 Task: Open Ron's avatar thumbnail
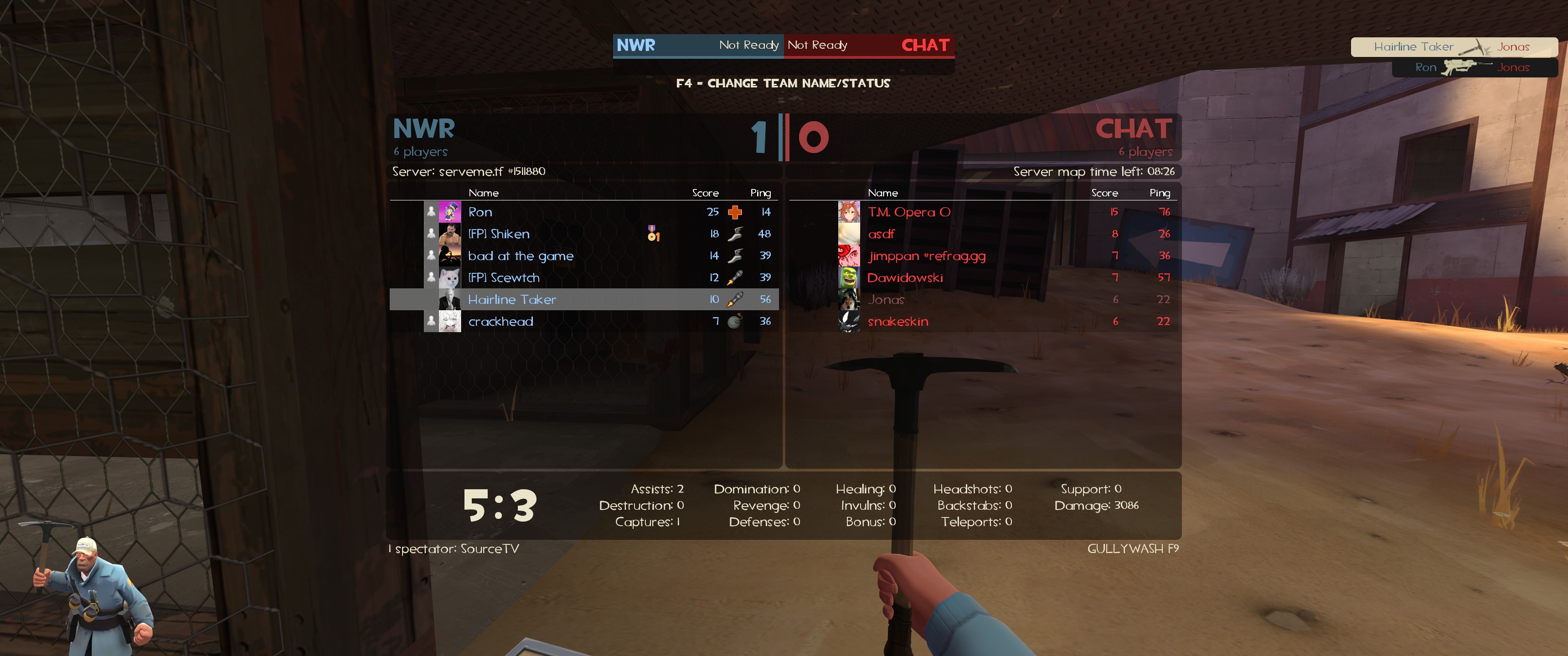coord(449,212)
